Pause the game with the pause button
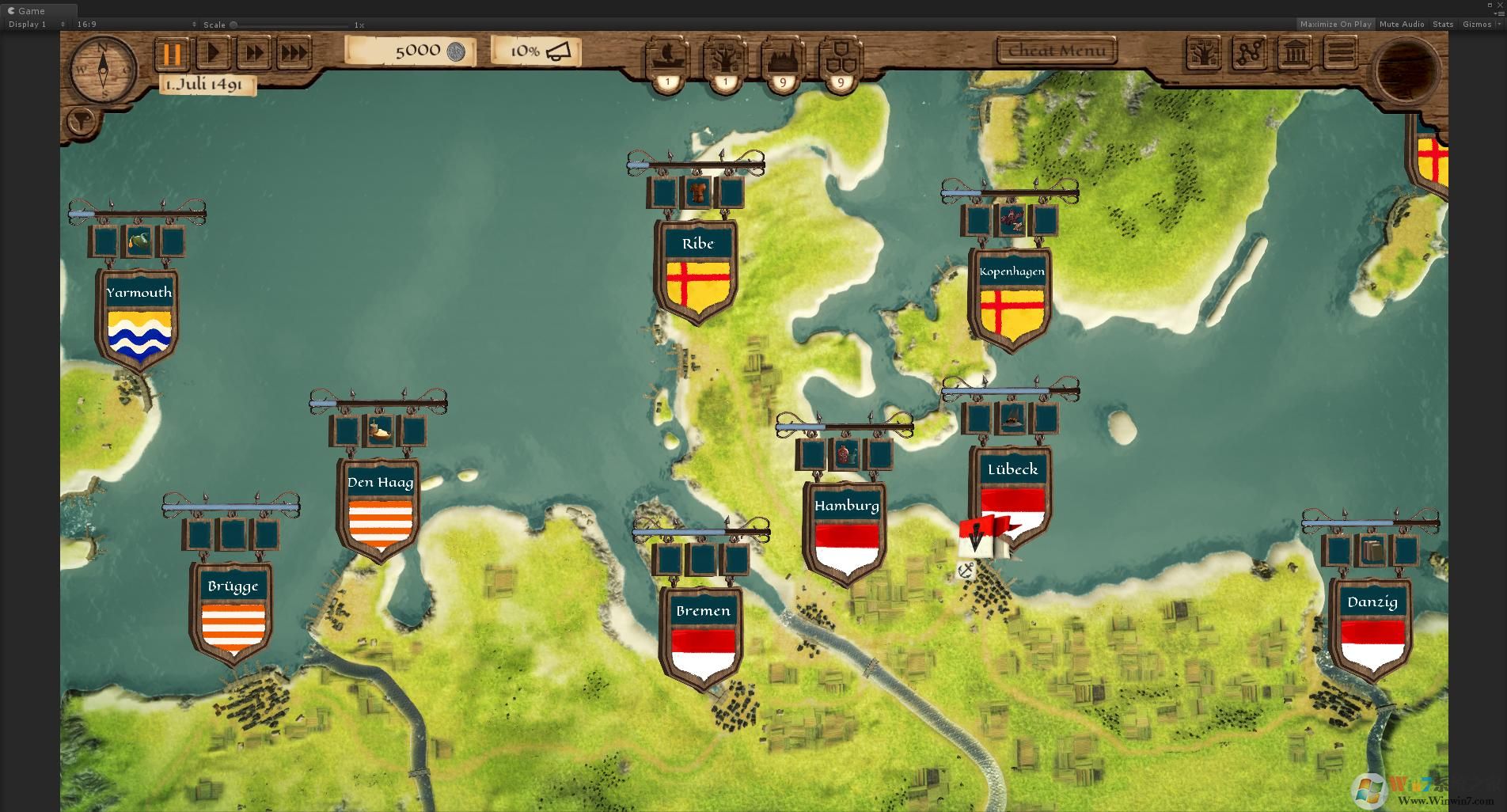 172,54
